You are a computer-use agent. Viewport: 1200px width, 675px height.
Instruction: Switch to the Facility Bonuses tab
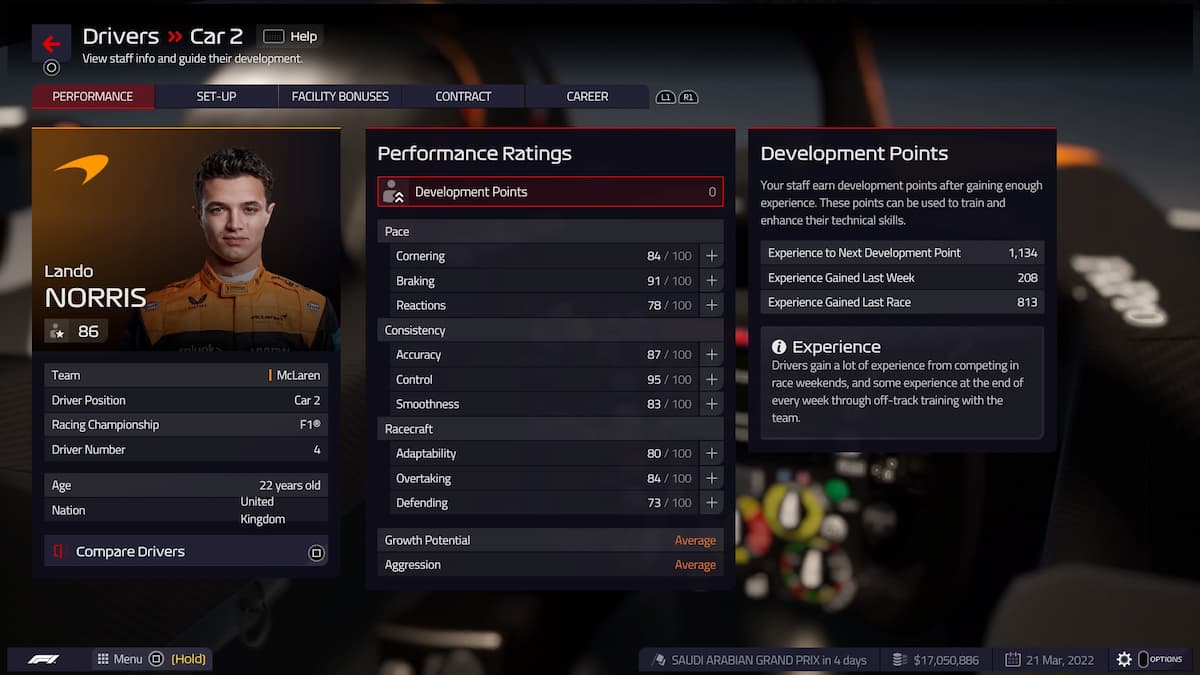pyautogui.click(x=340, y=97)
